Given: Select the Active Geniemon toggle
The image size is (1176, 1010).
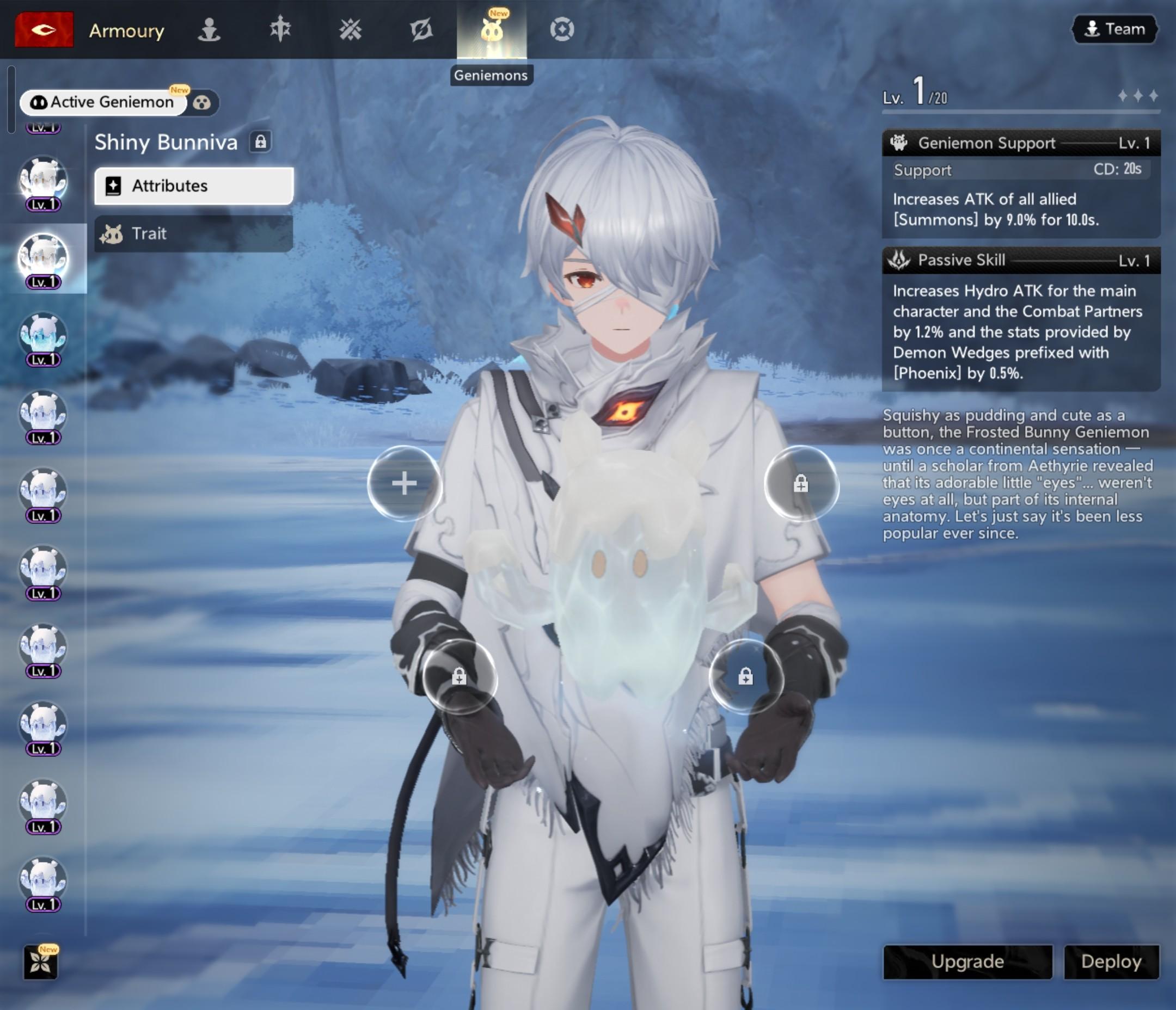Looking at the screenshot, I should [103, 102].
